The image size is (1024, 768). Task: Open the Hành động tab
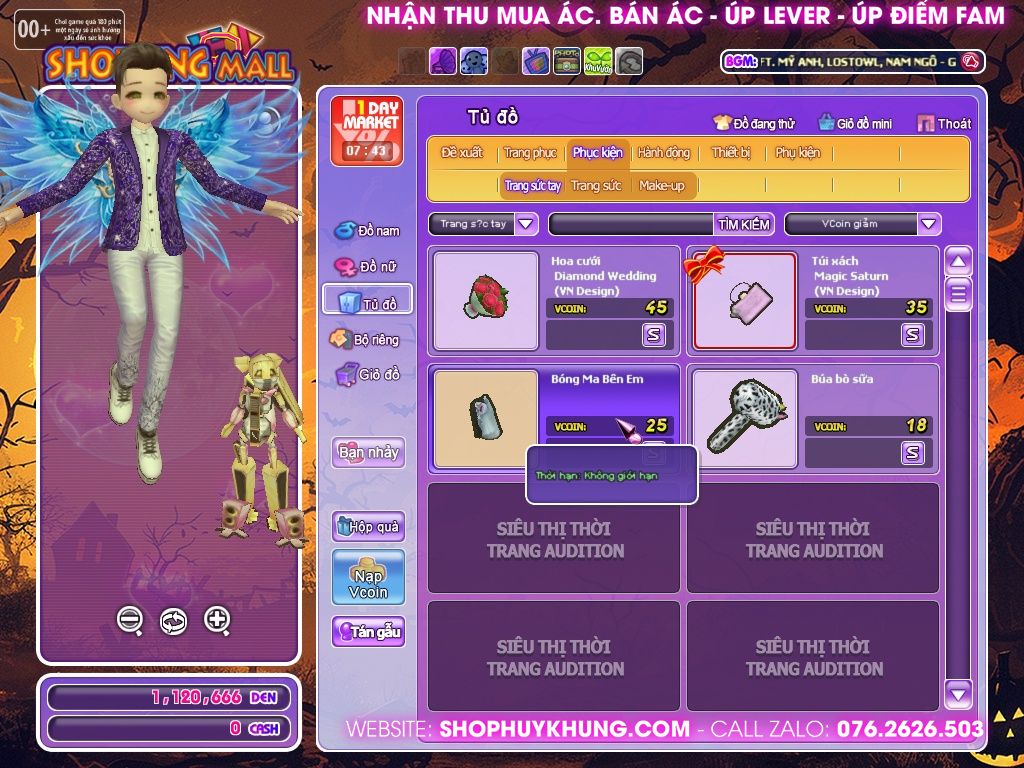click(663, 153)
